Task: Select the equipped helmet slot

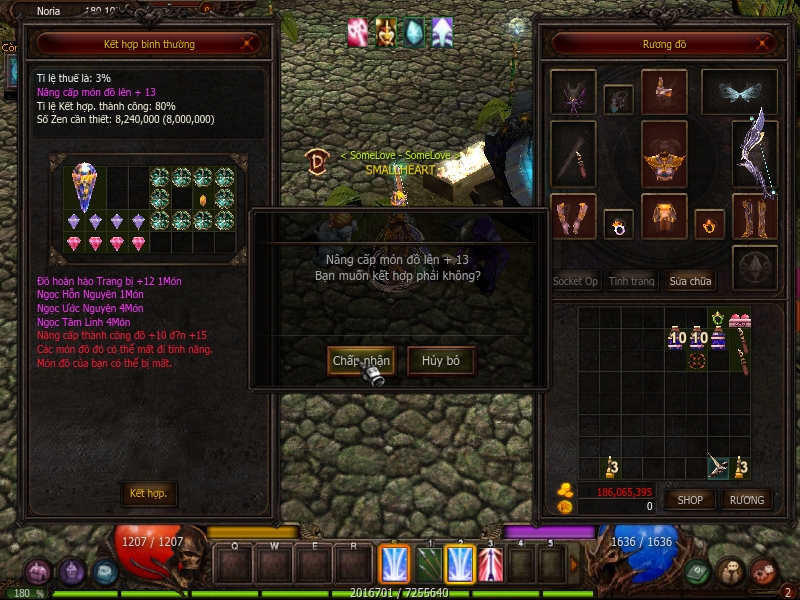Action: pyautogui.click(x=664, y=92)
